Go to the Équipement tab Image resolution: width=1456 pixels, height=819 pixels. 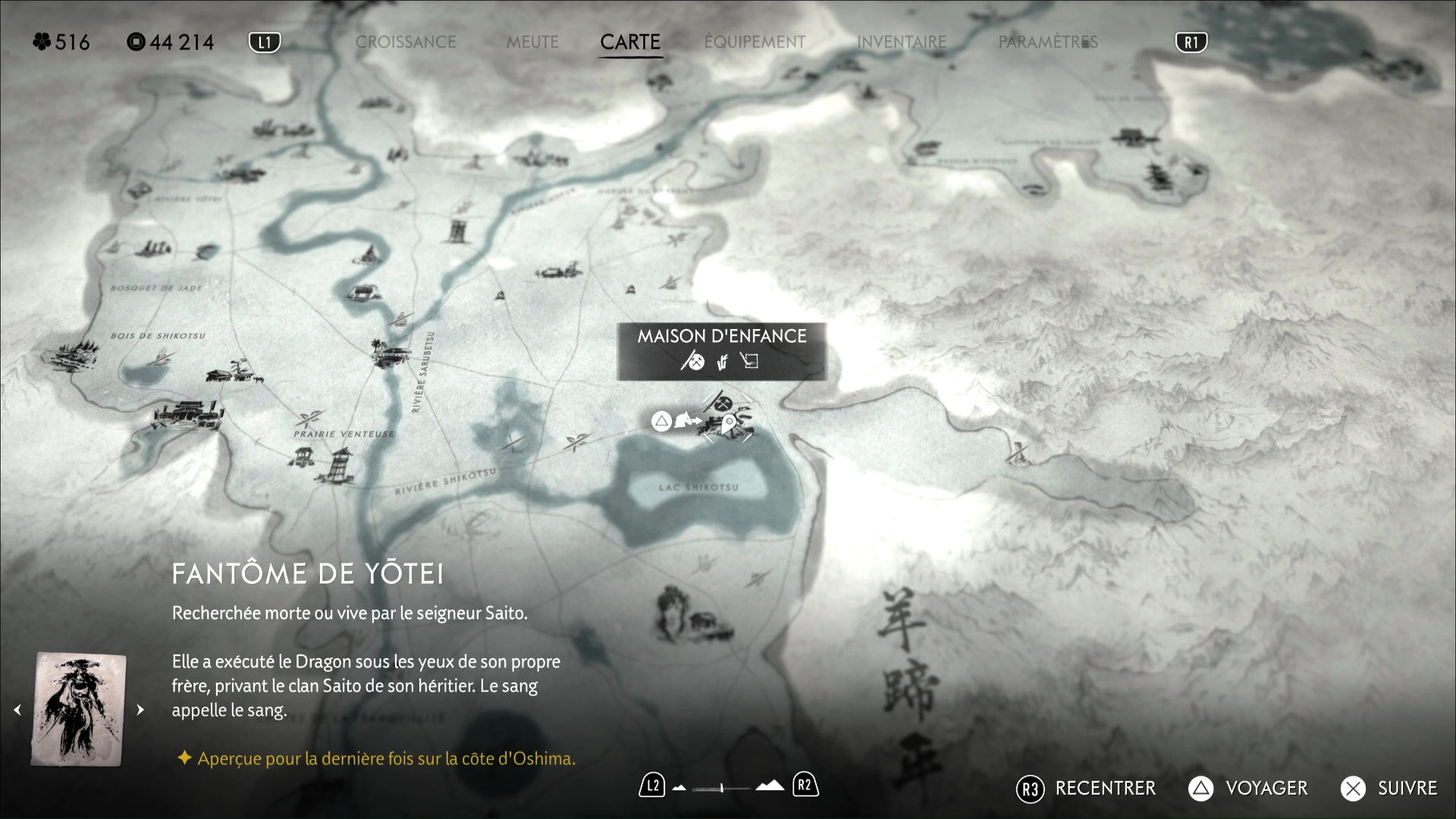(x=755, y=42)
